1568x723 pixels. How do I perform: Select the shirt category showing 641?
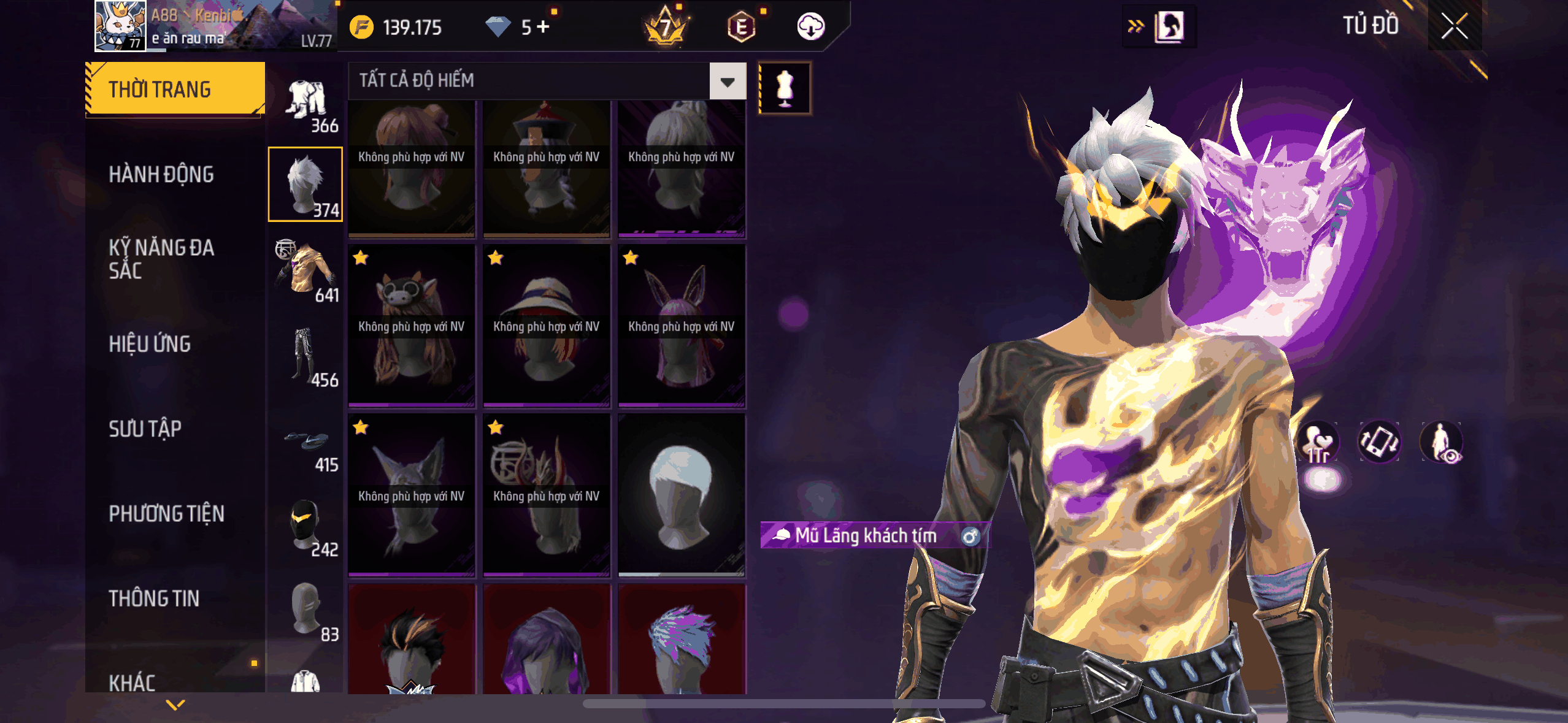(306, 270)
